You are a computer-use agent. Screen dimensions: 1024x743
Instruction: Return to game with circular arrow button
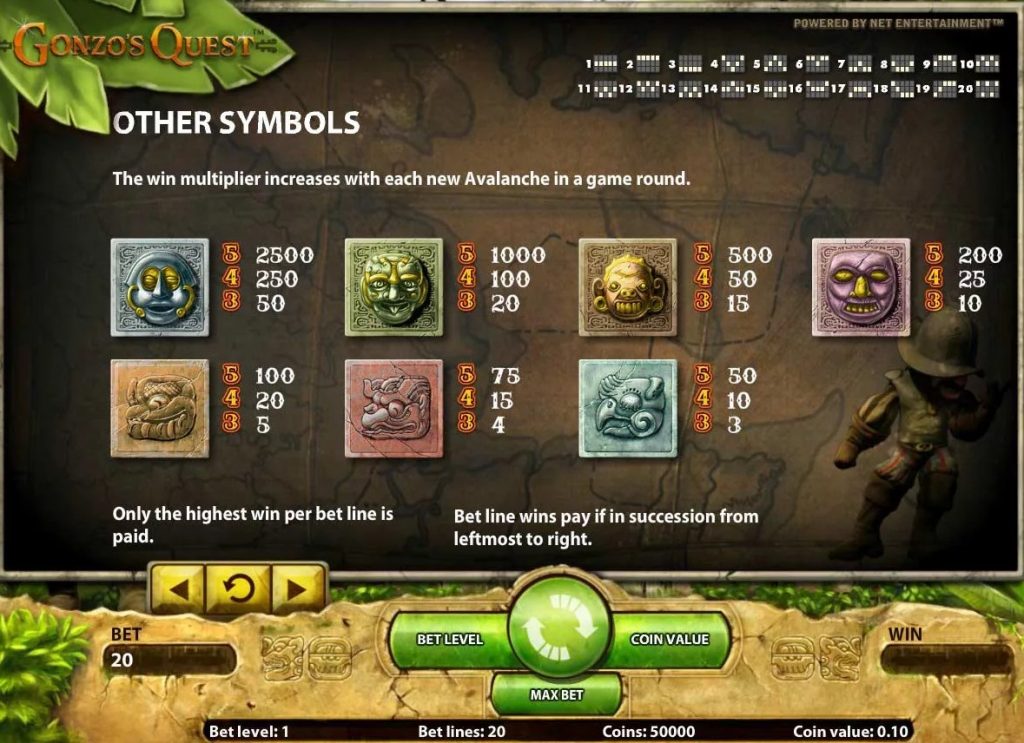(x=238, y=589)
